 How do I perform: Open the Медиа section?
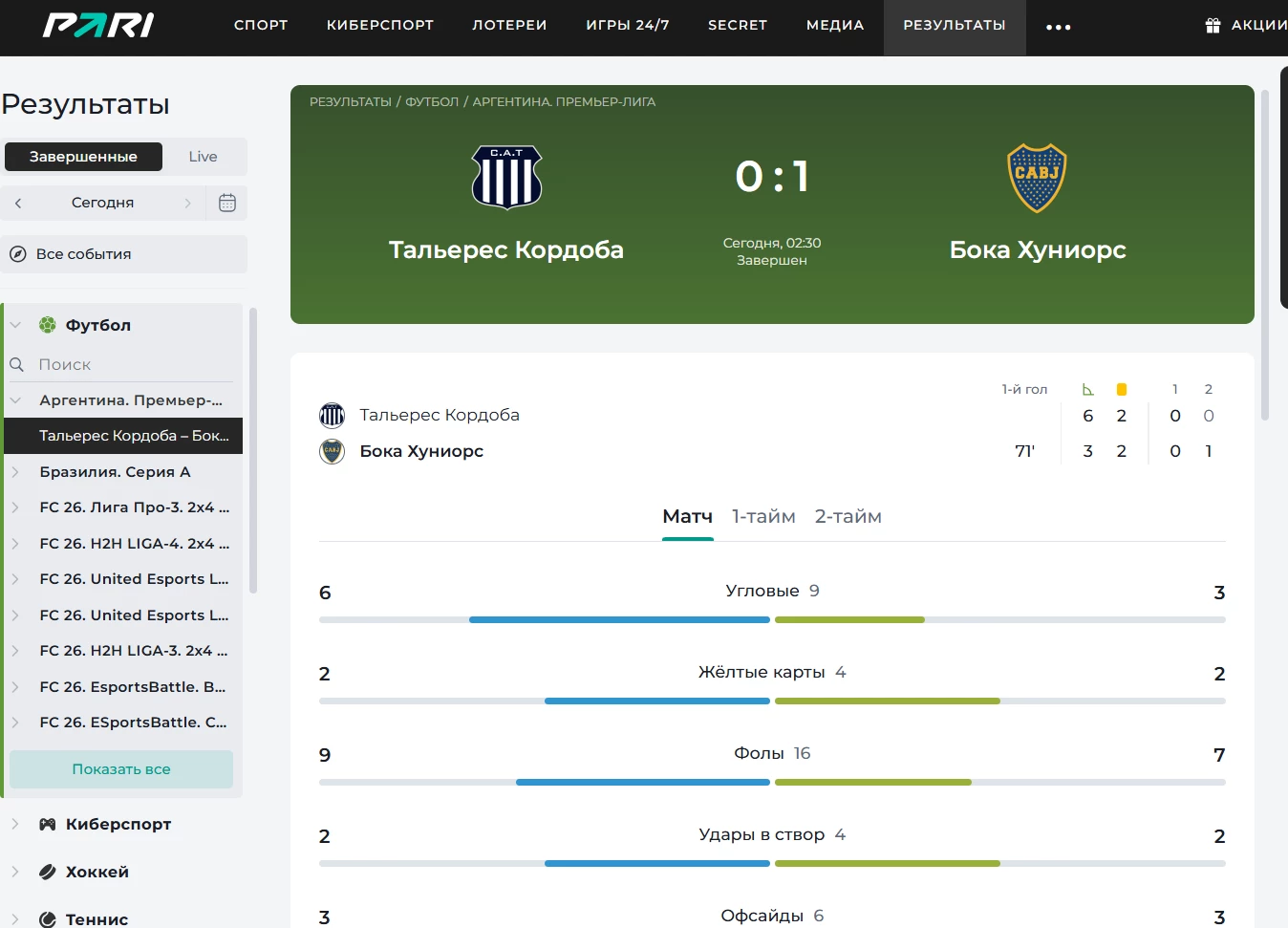pyautogui.click(x=834, y=25)
